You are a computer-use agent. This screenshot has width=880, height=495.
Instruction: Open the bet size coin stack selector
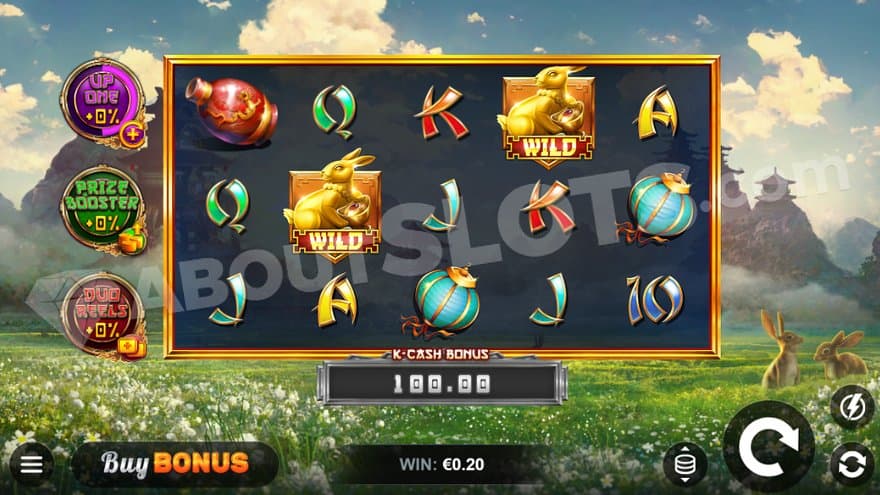685,464
